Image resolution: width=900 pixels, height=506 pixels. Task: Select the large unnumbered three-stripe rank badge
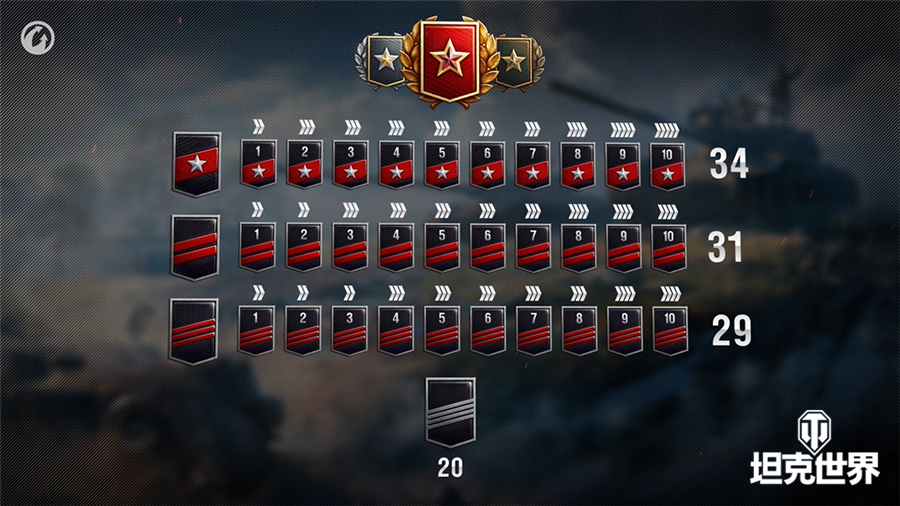tap(194, 330)
